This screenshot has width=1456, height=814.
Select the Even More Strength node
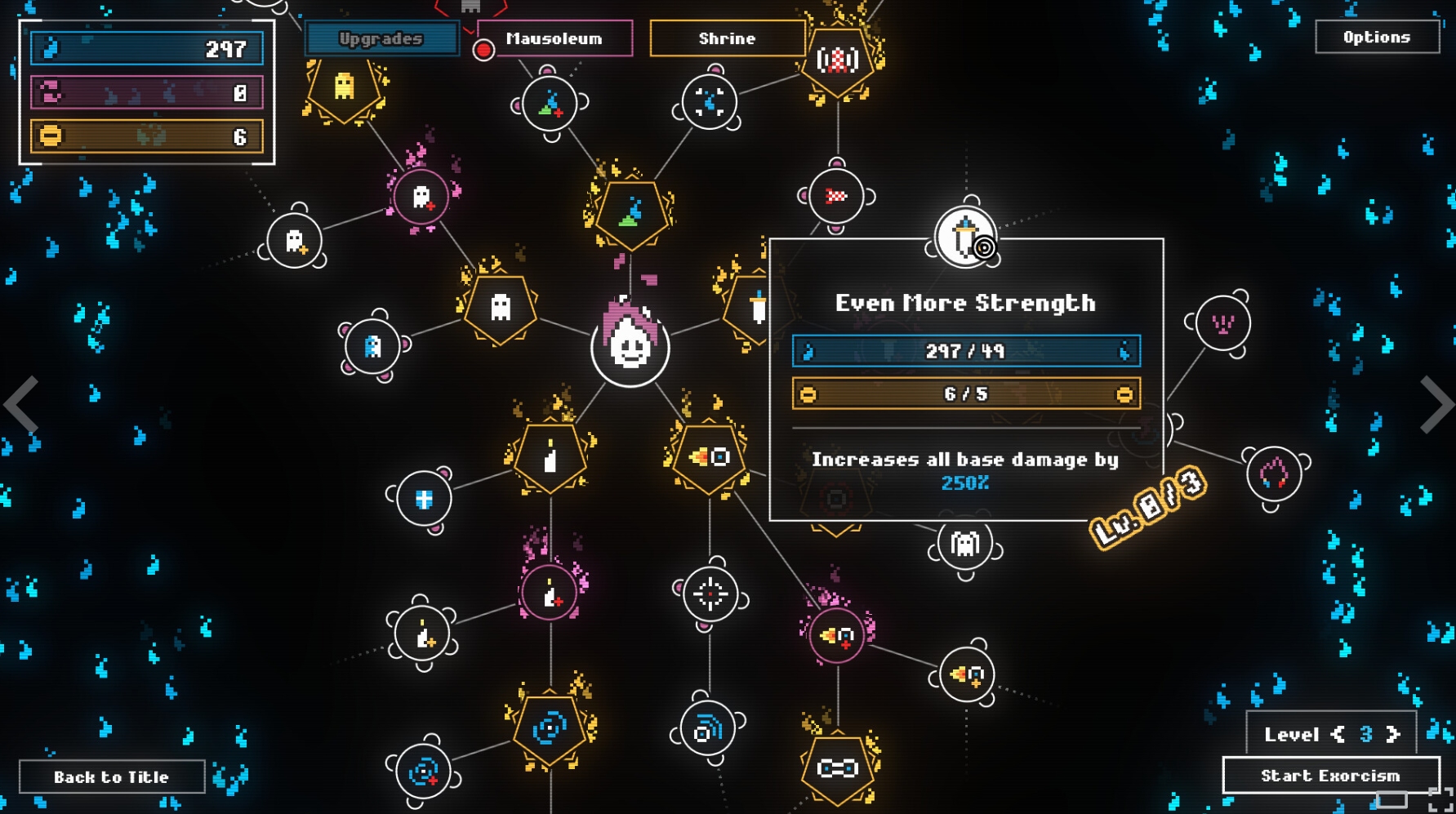pyautogui.click(x=965, y=237)
